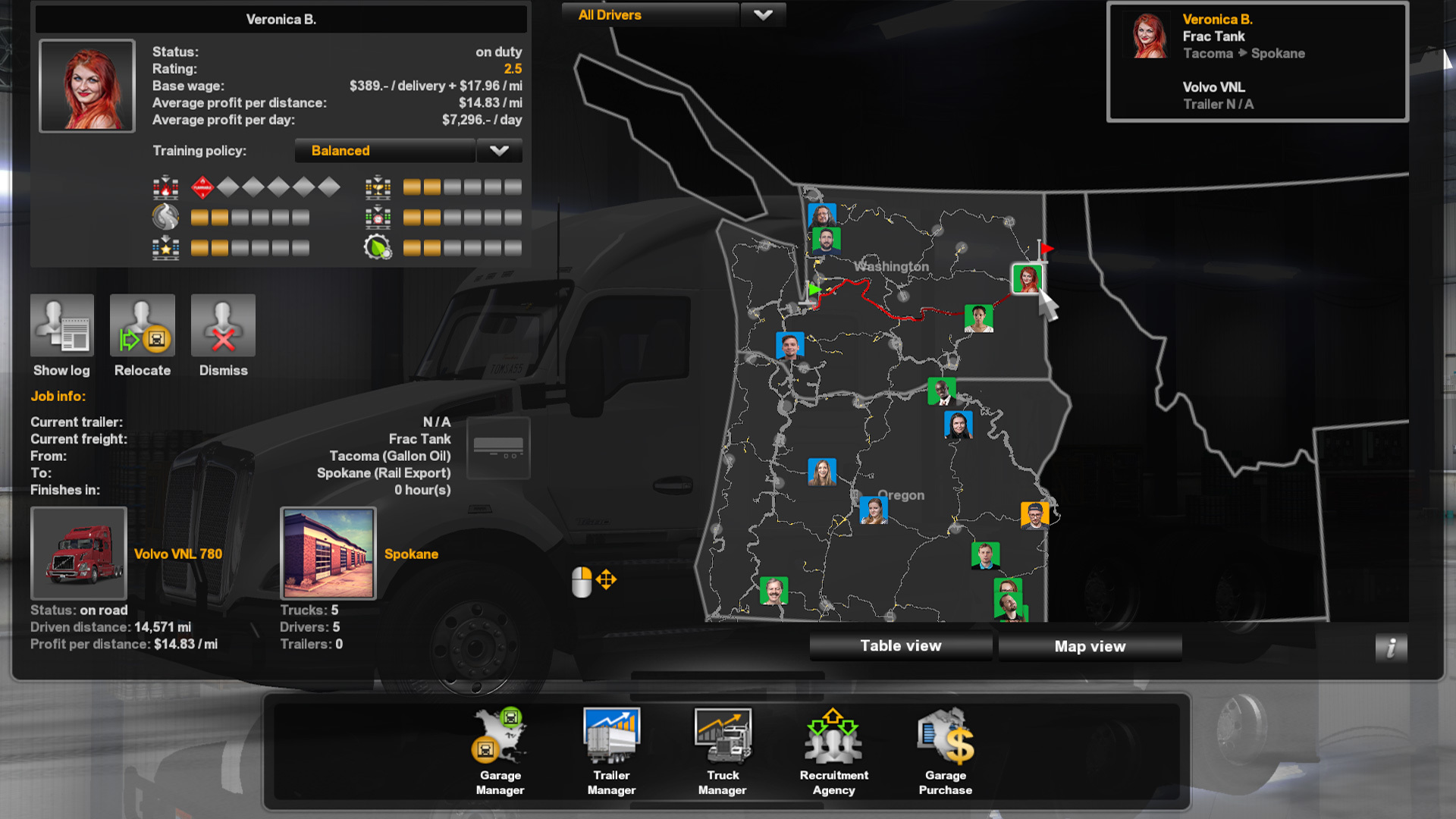Open the All Drivers filter dropdown
Viewport: 1456px width, 819px height.
(x=762, y=15)
